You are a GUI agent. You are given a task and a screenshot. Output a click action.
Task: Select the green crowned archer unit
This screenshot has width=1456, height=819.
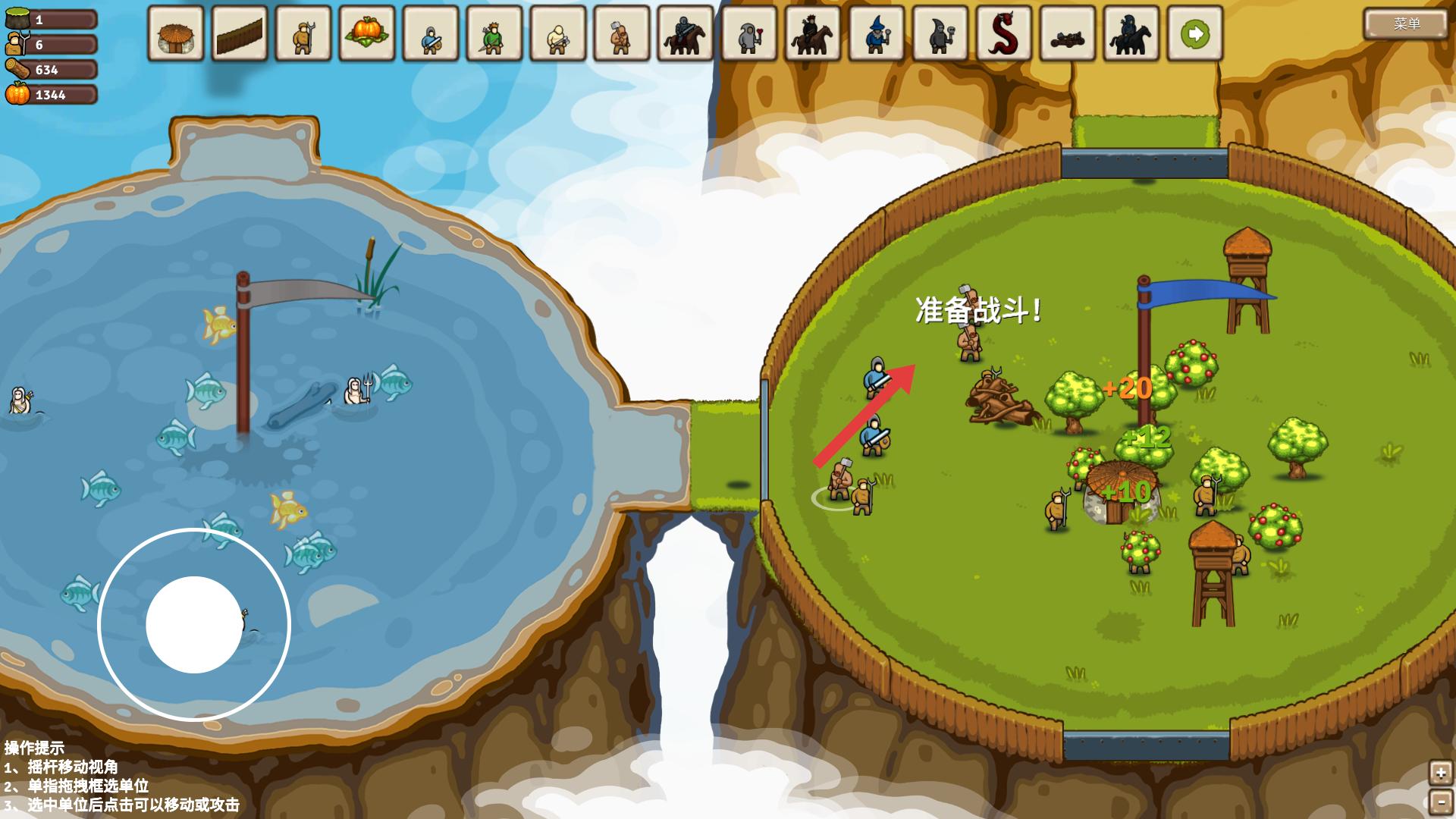click(494, 34)
